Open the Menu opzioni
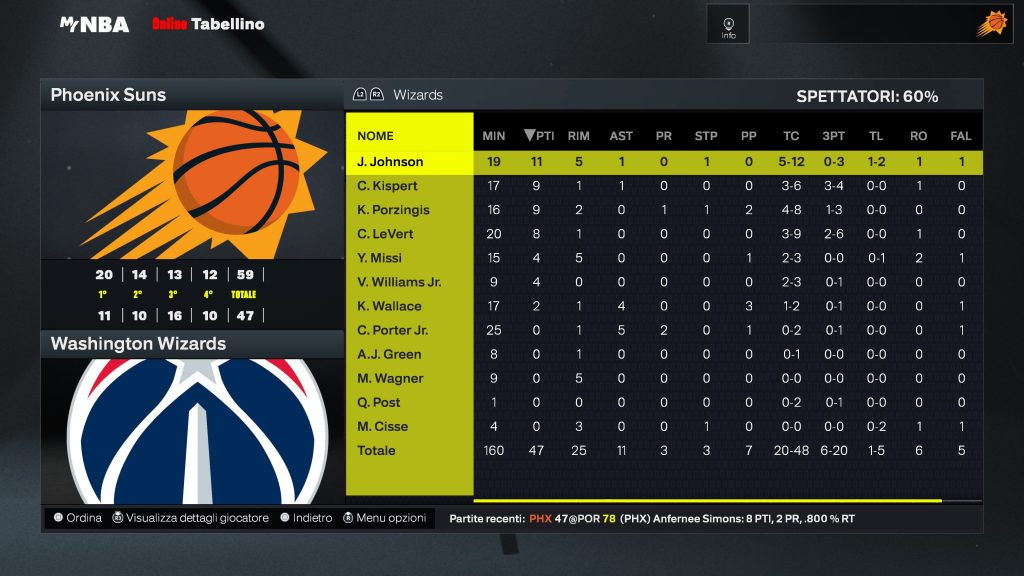 coord(385,518)
